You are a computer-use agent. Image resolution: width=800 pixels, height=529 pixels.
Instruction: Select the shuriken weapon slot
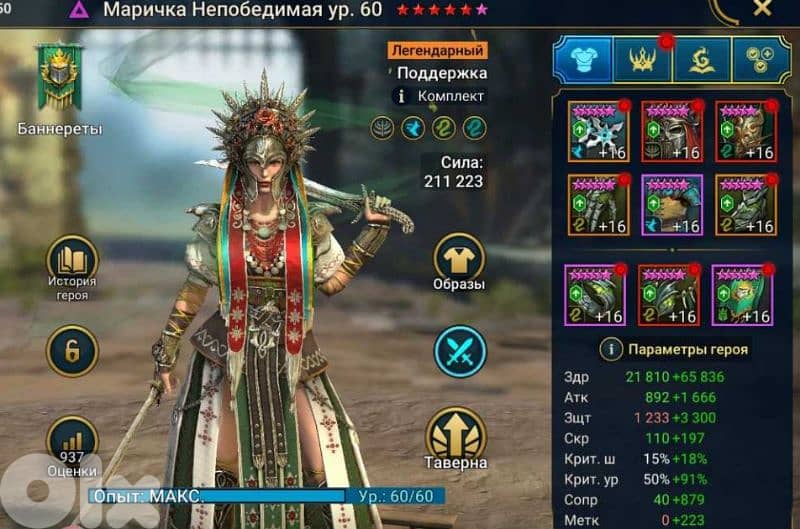point(598,131)
